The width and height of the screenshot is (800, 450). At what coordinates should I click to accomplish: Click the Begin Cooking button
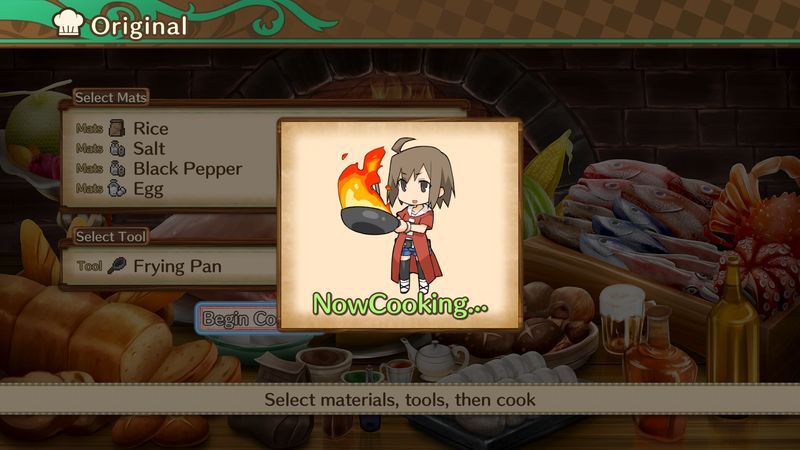point(238,319)
